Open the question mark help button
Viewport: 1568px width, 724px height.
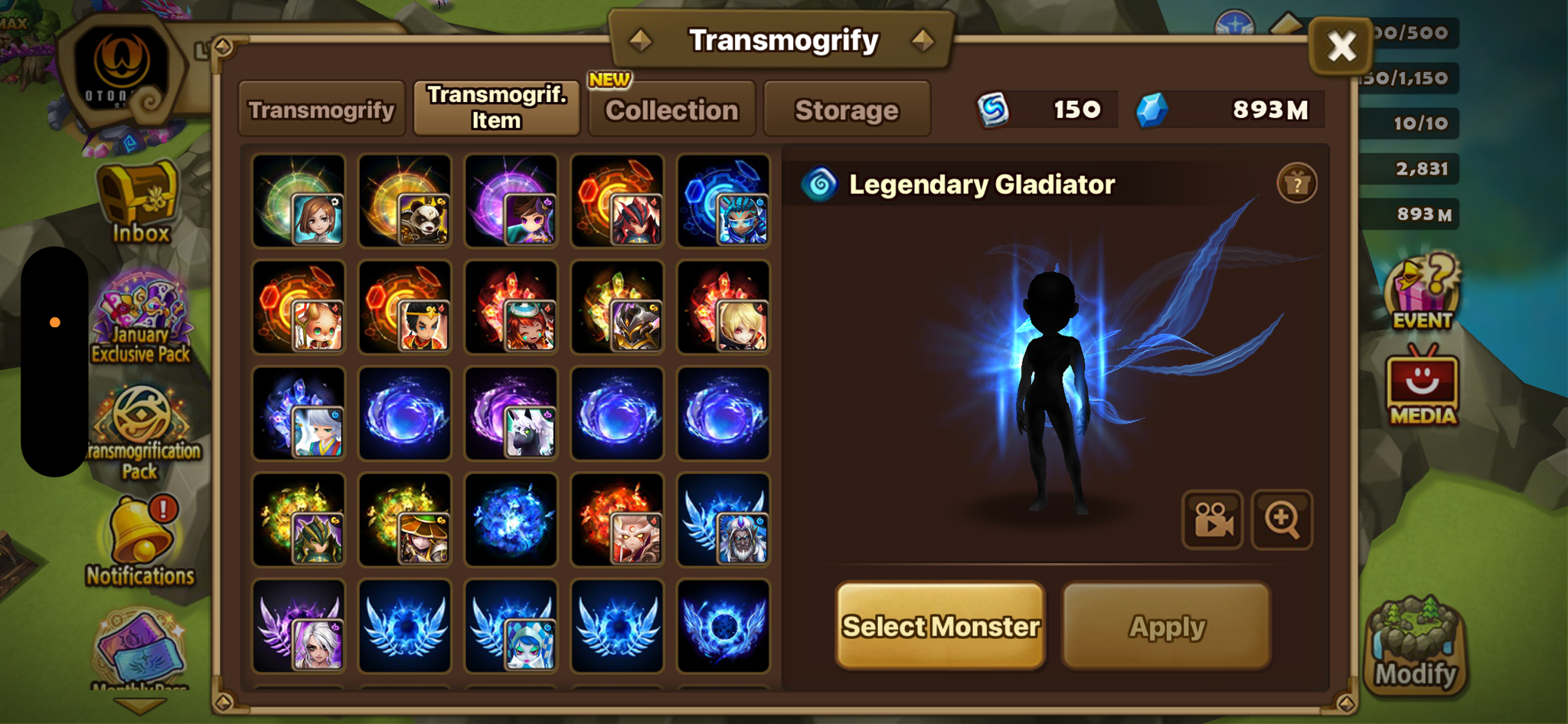1296,184
